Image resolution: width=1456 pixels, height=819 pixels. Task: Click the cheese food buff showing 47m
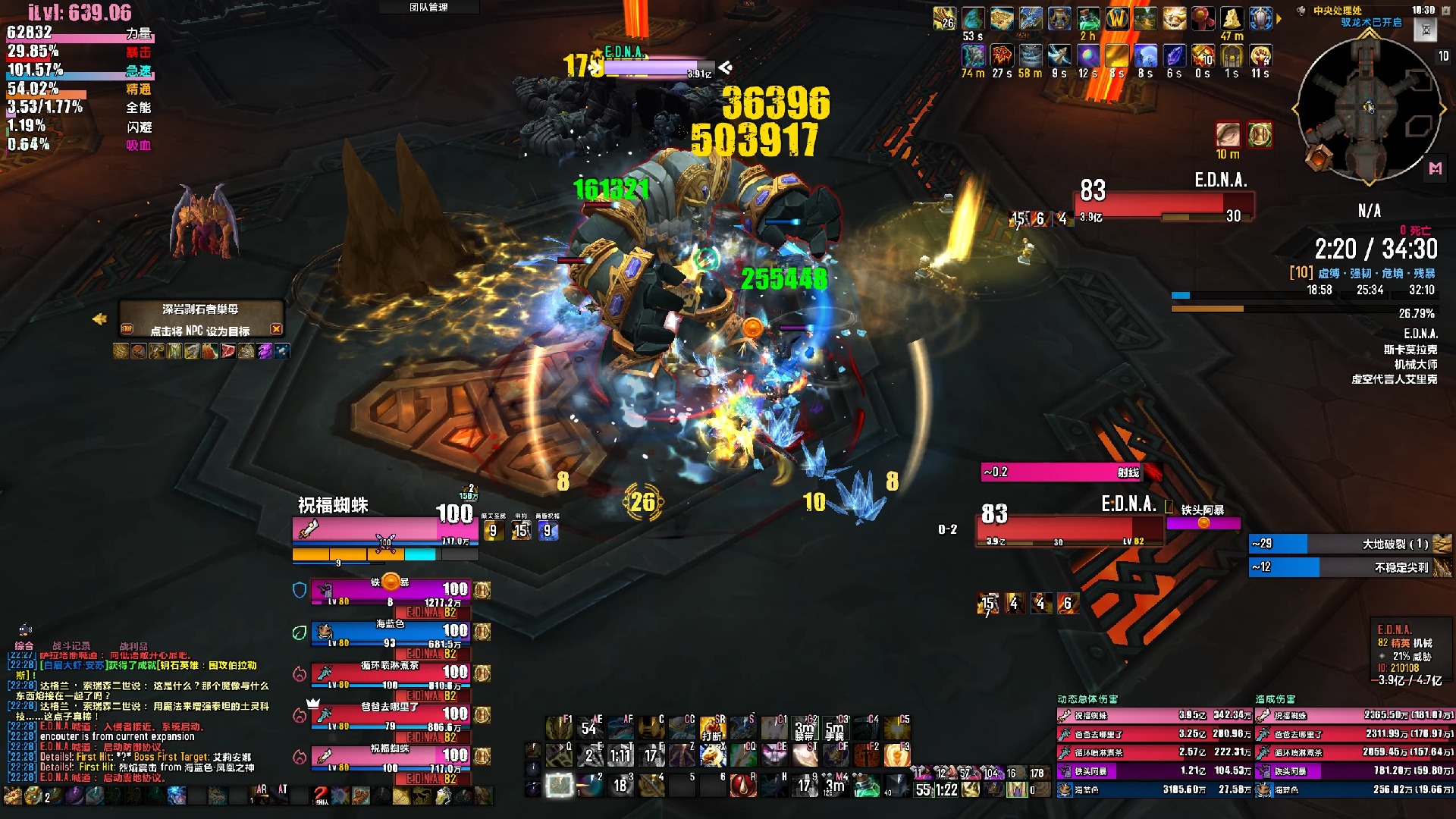[1233, 20]
